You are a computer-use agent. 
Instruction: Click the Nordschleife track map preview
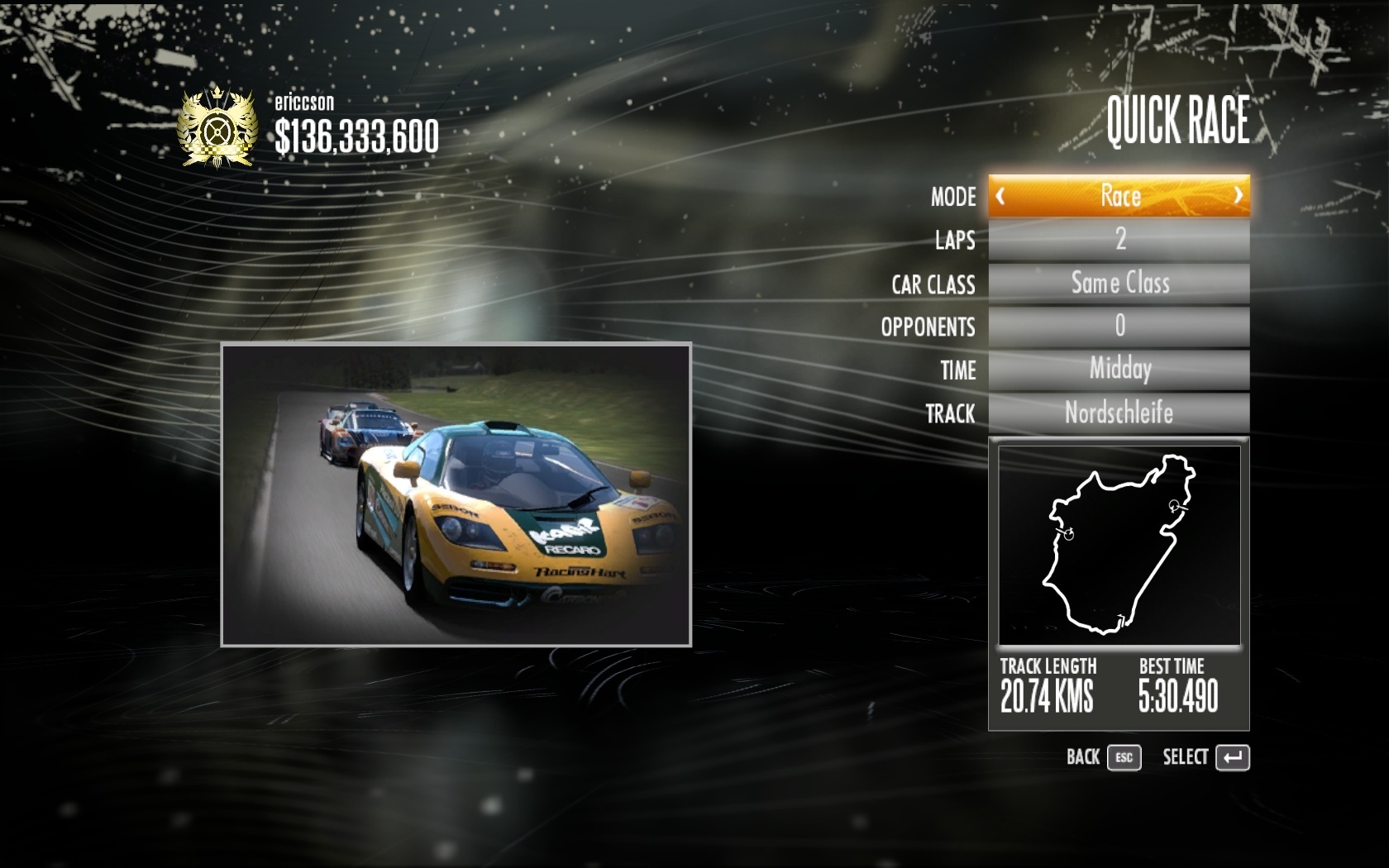click(x=1119, y=546)
